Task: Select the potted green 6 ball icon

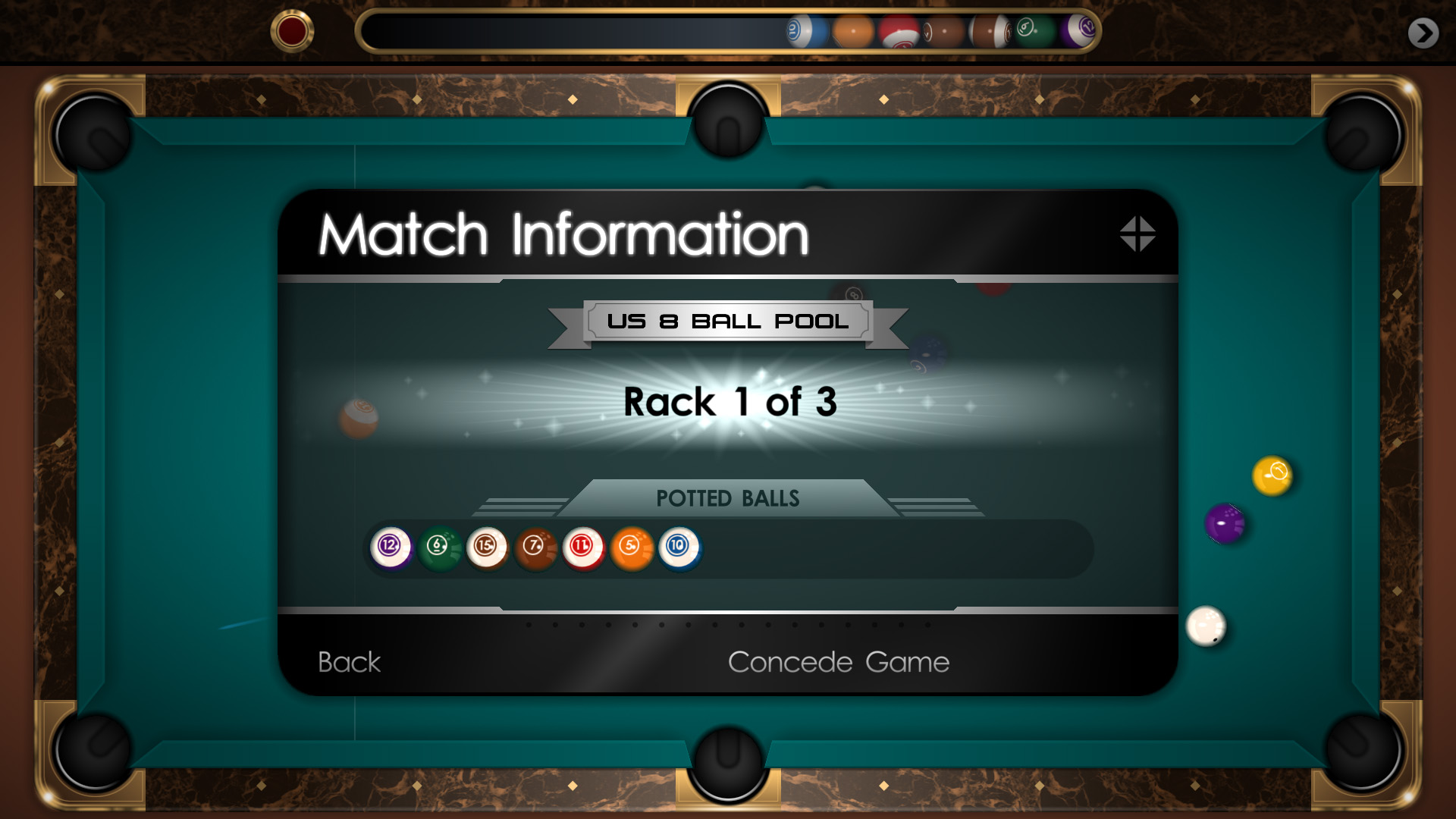Action: [x=438, y=545]
